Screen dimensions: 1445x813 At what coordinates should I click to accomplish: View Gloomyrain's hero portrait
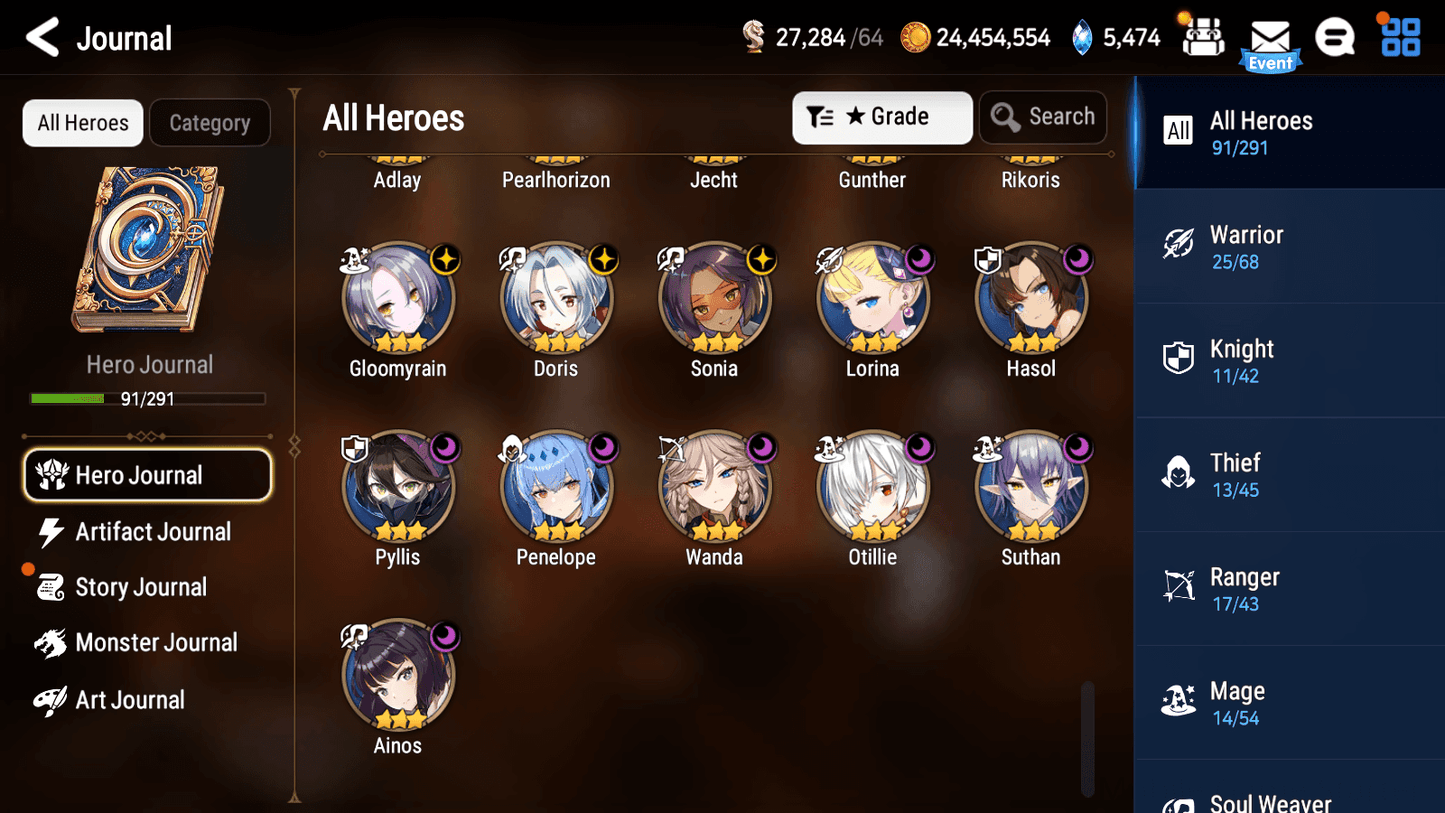point(398,299)
